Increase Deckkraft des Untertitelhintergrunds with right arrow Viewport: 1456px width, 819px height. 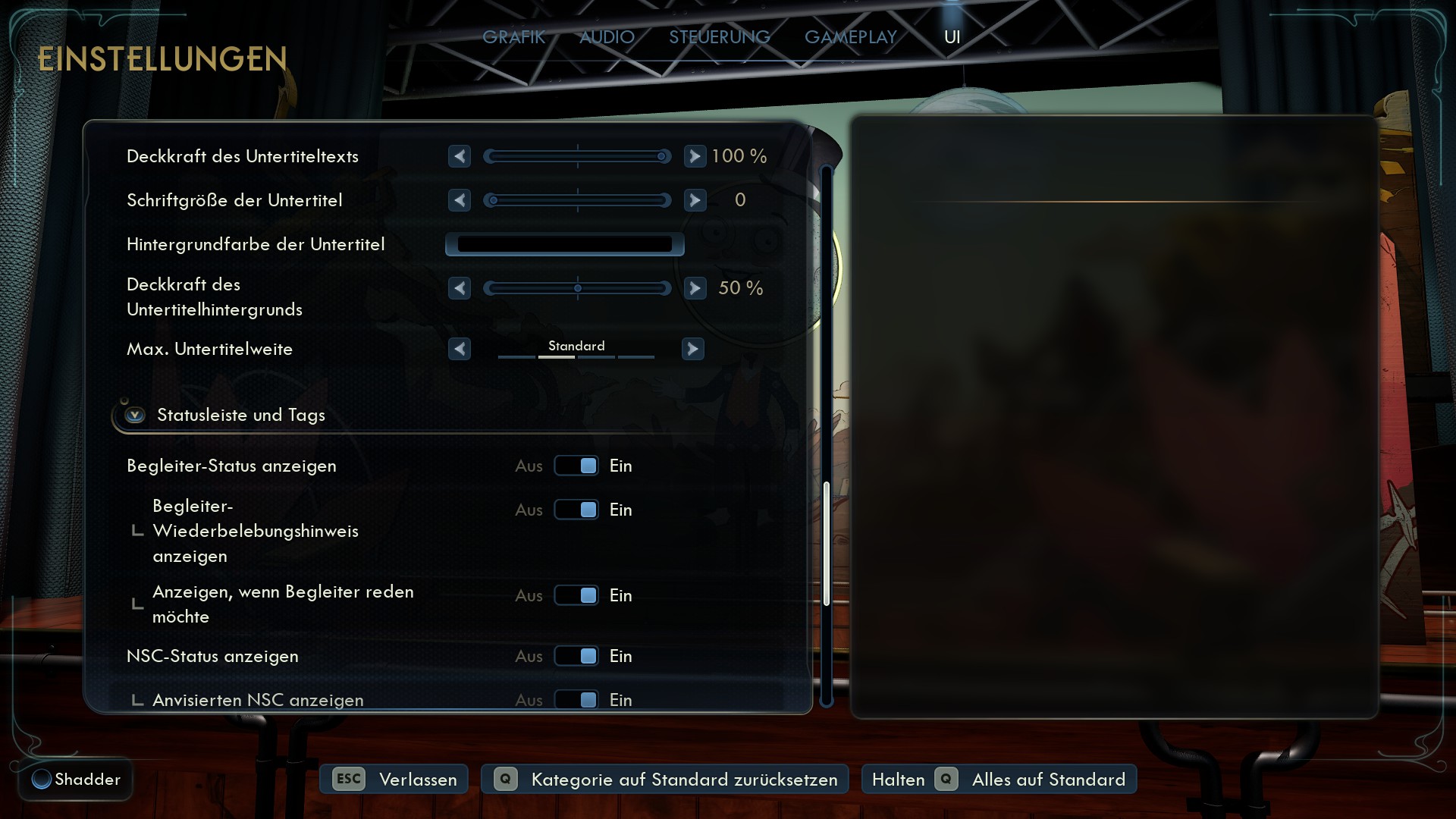click(694, 288)
